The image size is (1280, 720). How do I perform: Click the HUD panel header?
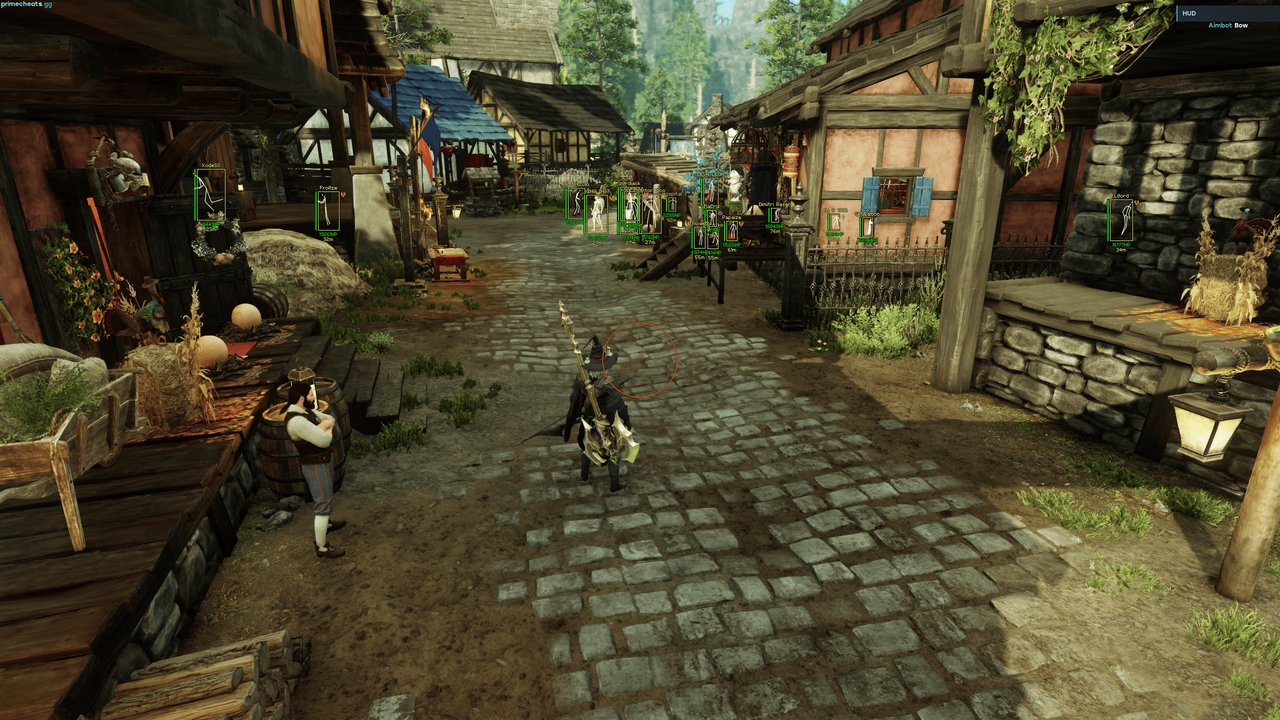1188,13
